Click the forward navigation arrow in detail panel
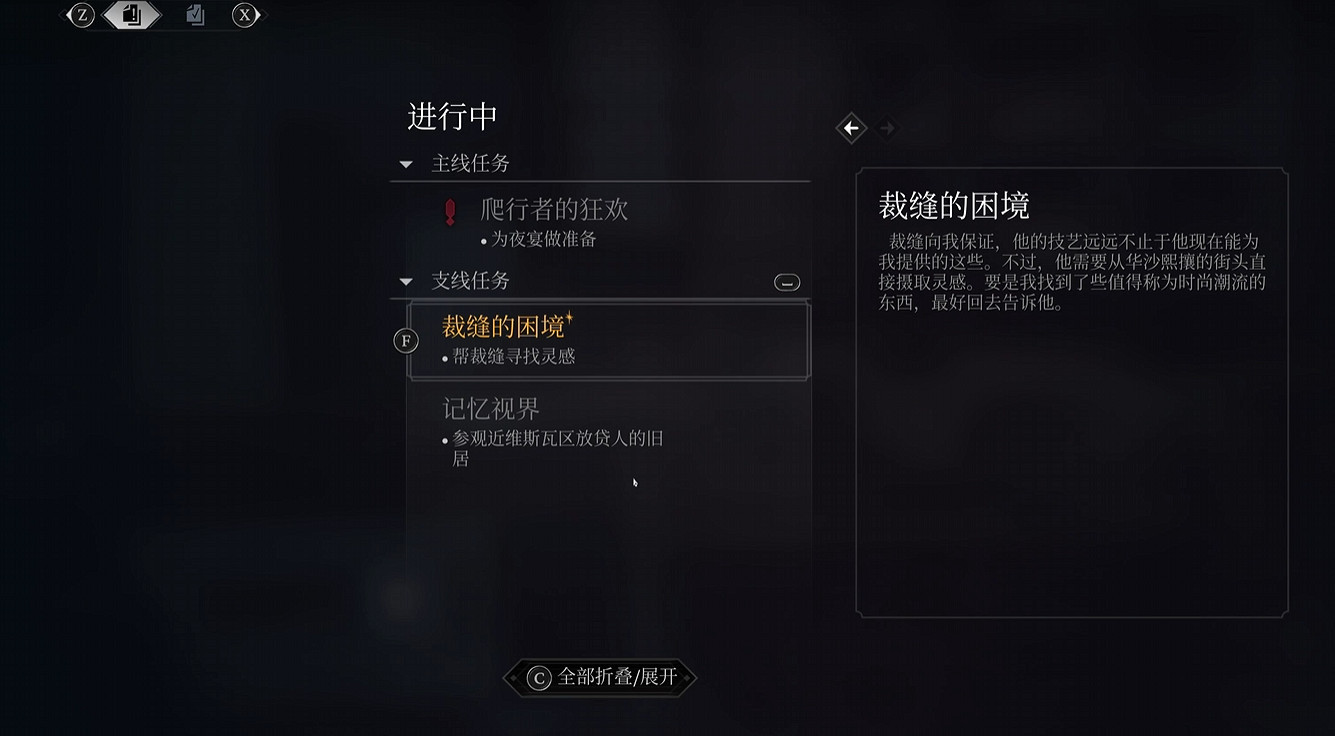This screenshot has width=1335, height=736. click(888, 128)
